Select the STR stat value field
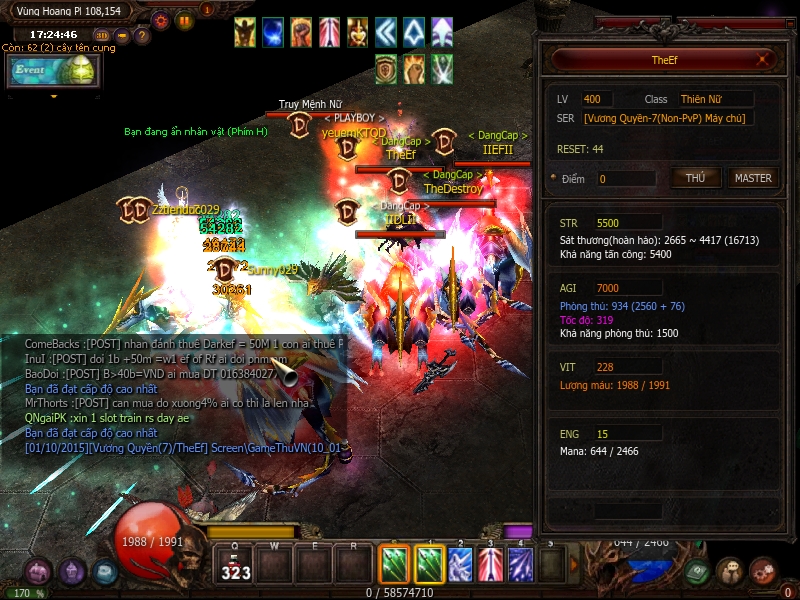The width and height of the screenshot is (800, 600). point(627,222)
